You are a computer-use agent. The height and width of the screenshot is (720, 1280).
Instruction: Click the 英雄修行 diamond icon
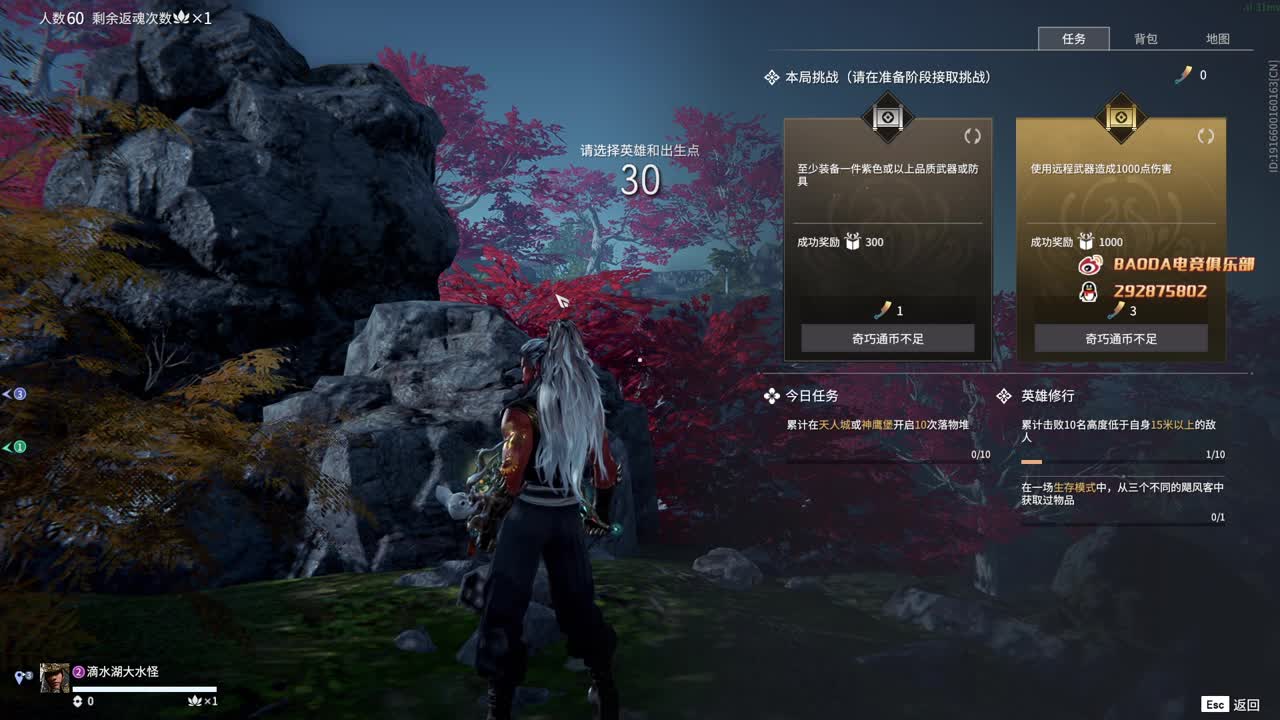click(1002, 396)
